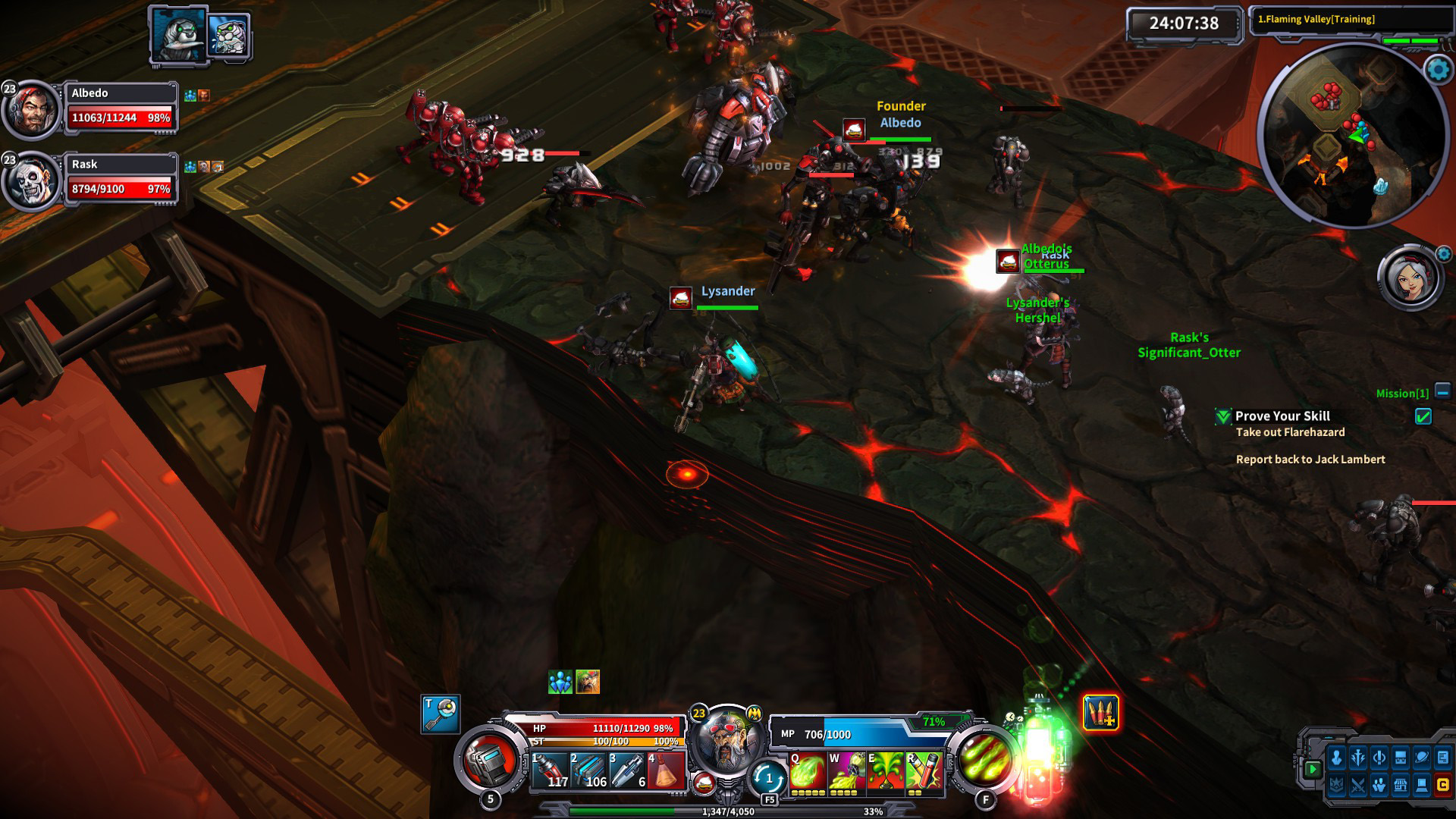Activate the Q green fireball skill
The width and height of the screenshot is (1456, 819).
tap(808, 772)
